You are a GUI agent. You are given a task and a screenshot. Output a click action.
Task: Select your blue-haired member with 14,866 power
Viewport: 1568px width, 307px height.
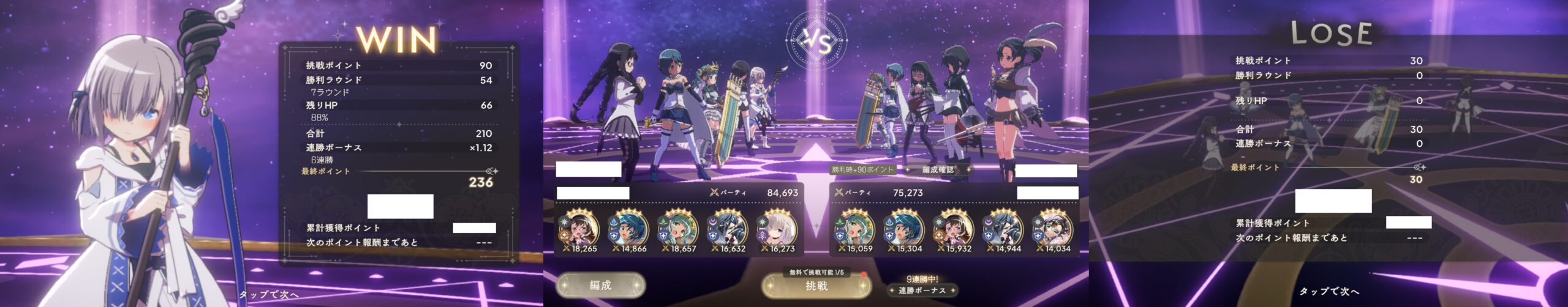(627, 229)
